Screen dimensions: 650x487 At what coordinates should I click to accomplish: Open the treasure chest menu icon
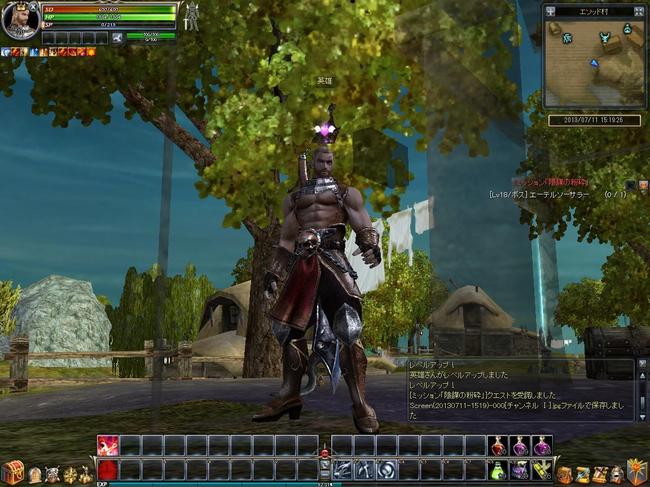click(x=12, y=472)
